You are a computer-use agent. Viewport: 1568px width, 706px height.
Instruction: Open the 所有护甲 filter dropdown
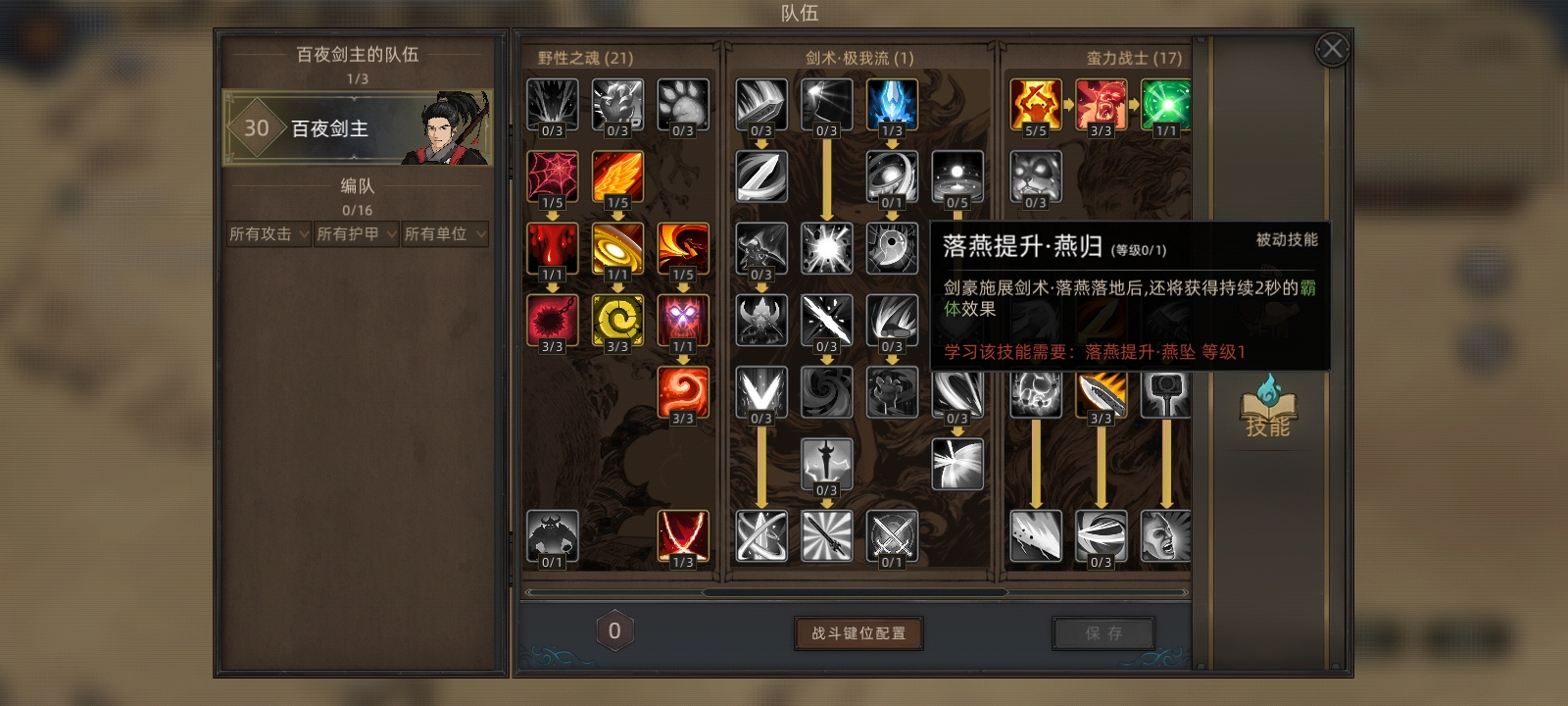(355, 234)
